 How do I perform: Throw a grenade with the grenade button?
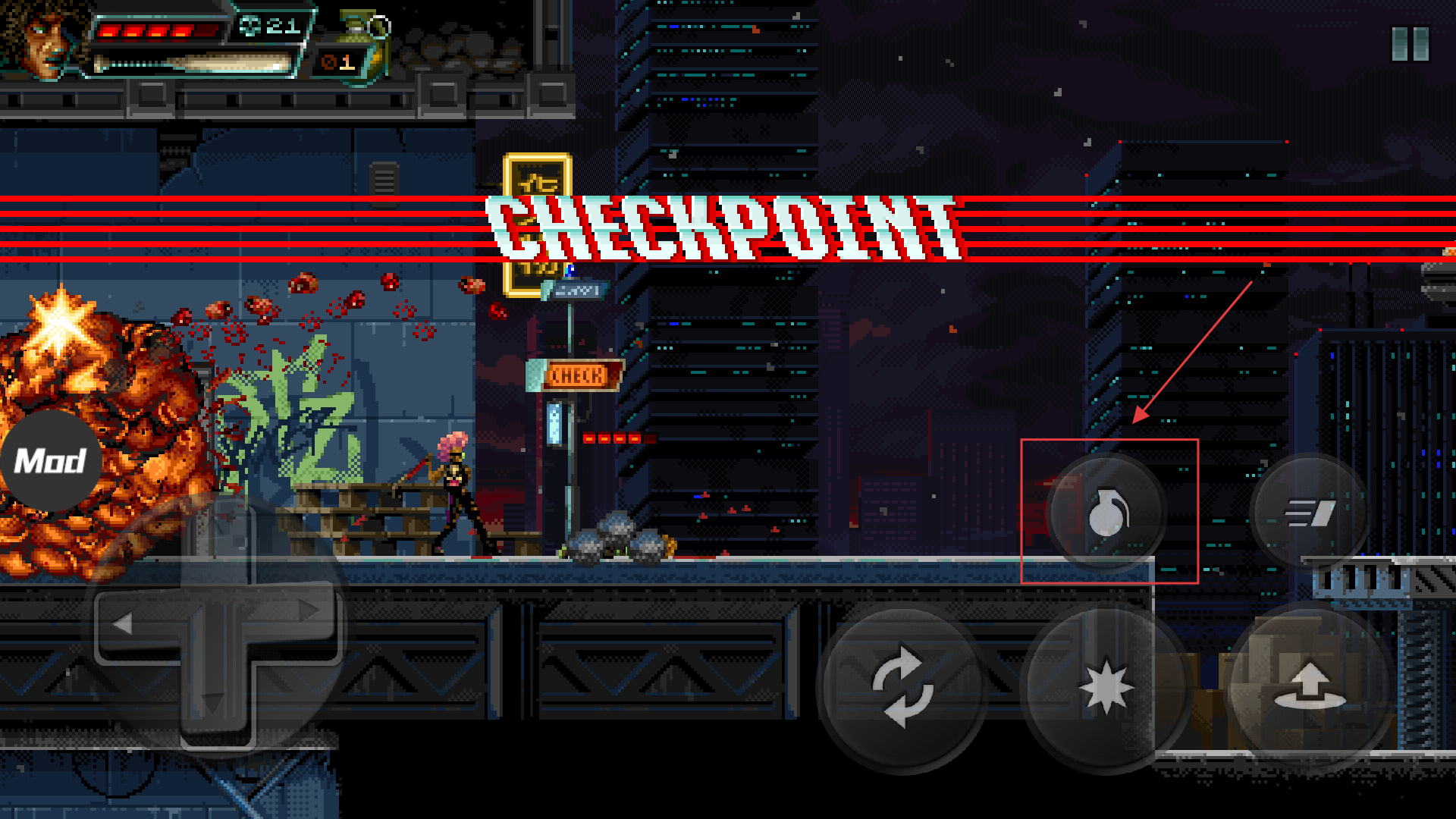(x=1107, y=513)
